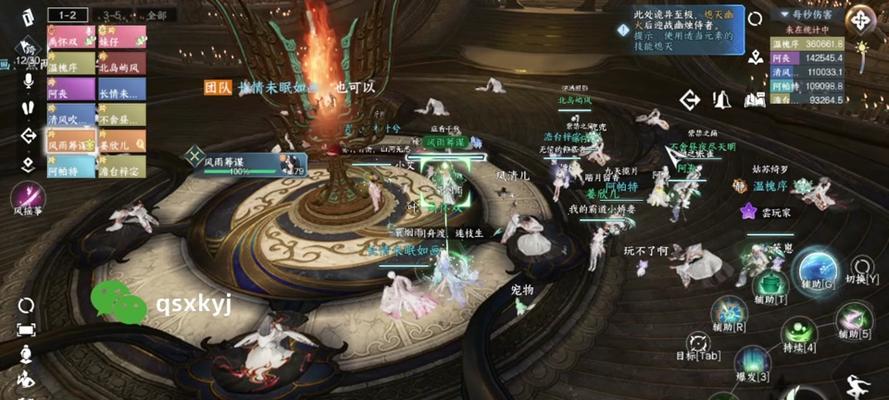Use the 辅助[5] skill icon
Viewport: 889px width, 400px height.
(x=852, y=318)
